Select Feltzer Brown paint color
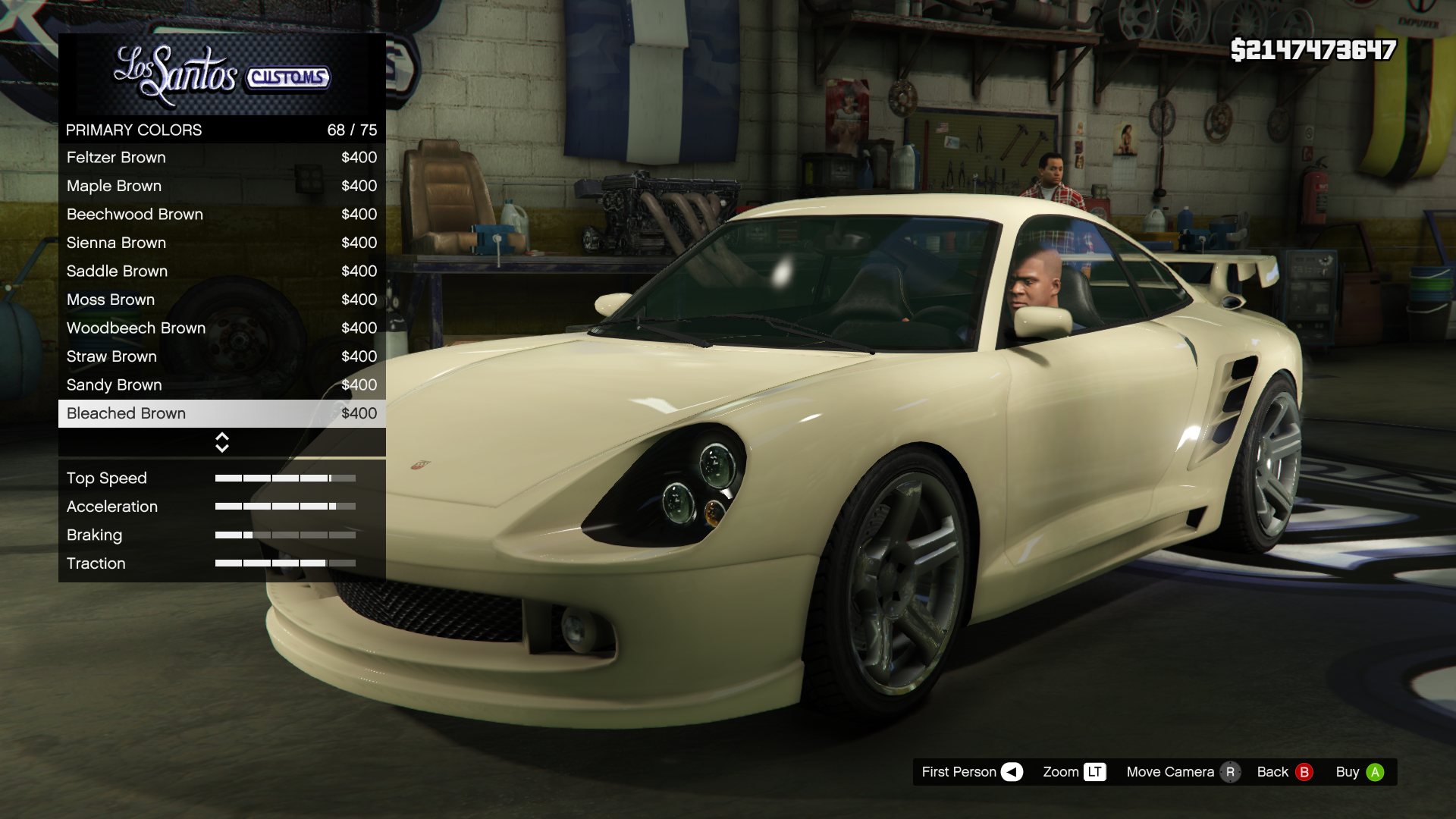Image resolution: width=1456 pixels, height=819 pixels. tap(221, 158)
